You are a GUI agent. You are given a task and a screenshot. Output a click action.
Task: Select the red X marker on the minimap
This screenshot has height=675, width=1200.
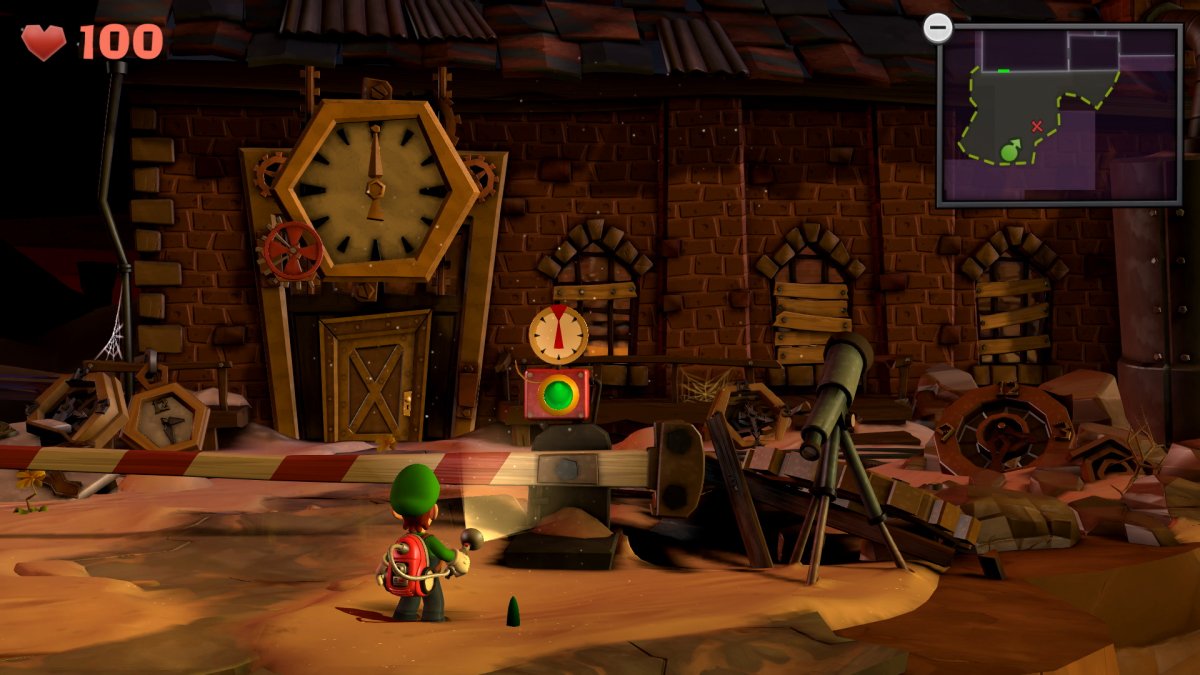(1037, 126)
